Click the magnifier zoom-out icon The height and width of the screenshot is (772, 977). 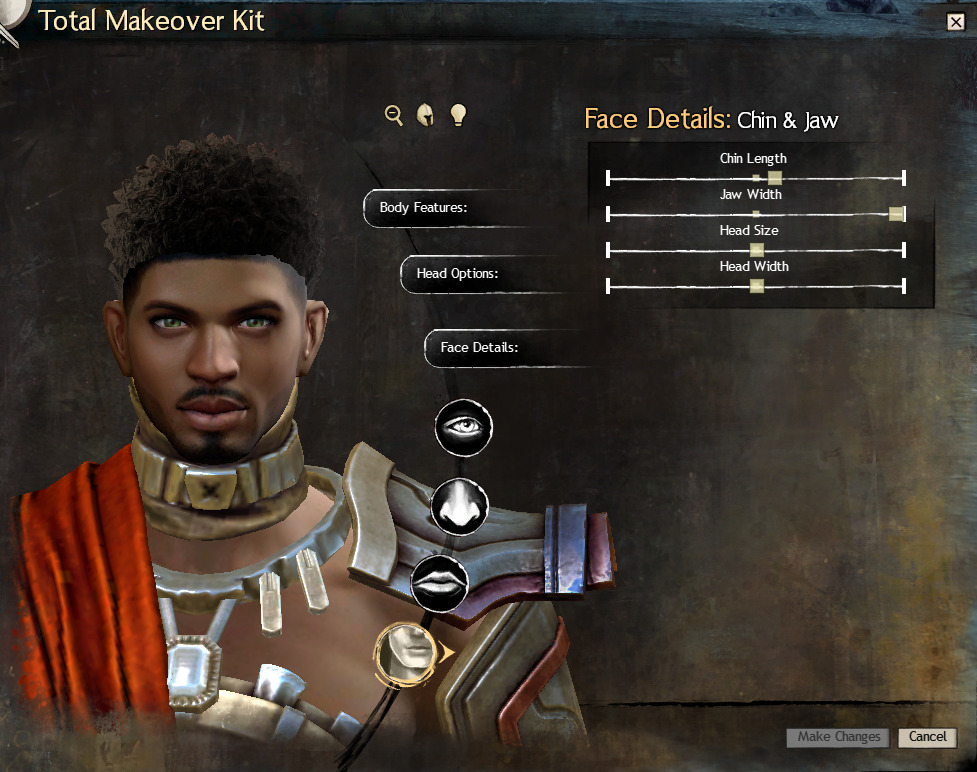(394, 115)
